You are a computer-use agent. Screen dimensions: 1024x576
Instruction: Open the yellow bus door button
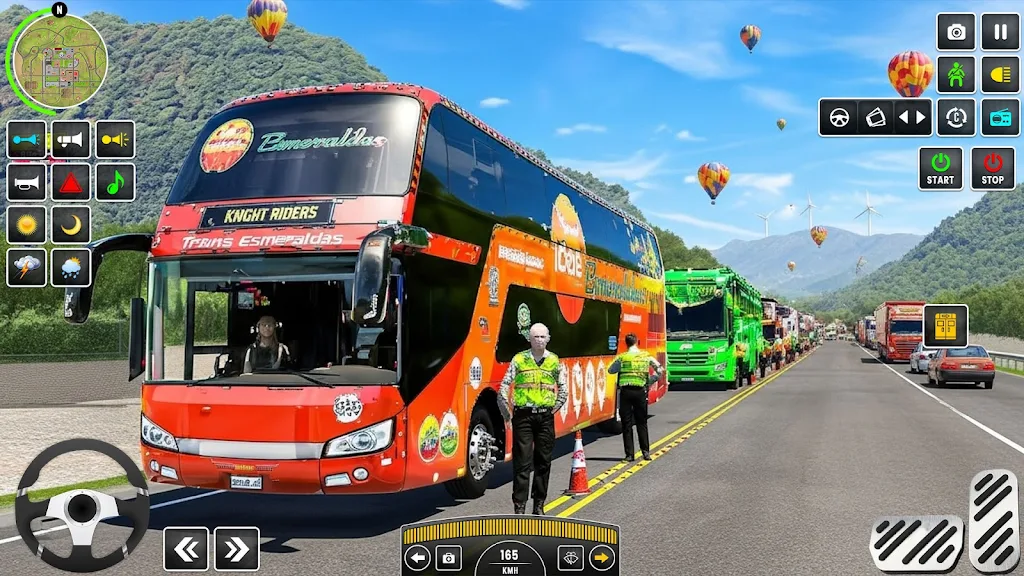[945, 326]
